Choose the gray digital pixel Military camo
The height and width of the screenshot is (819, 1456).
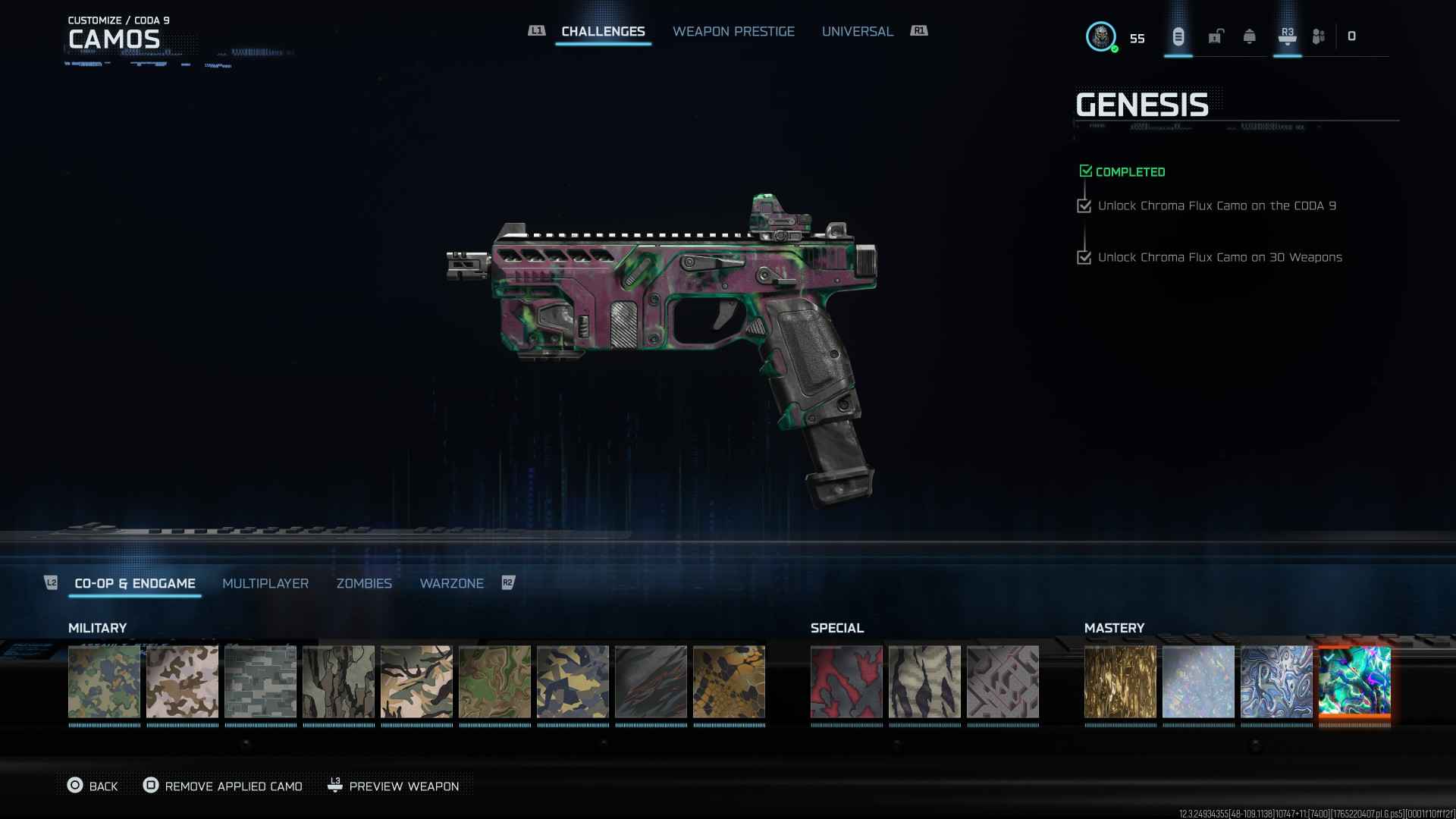(260, 682)
